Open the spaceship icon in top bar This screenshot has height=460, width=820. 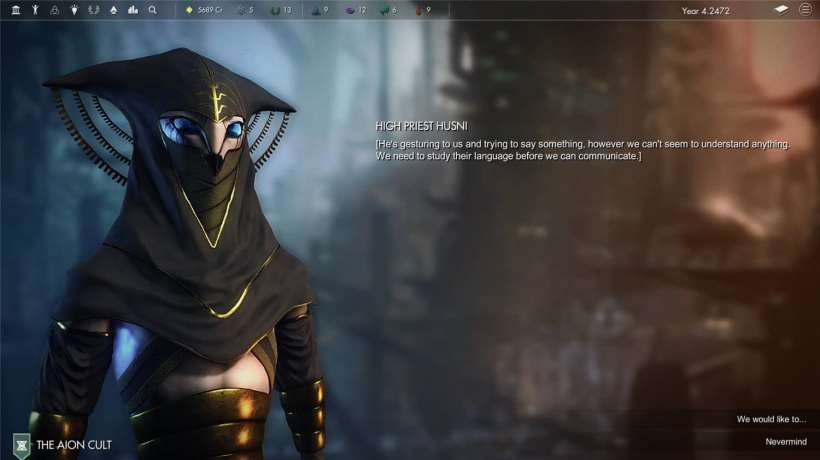[112, 10]
